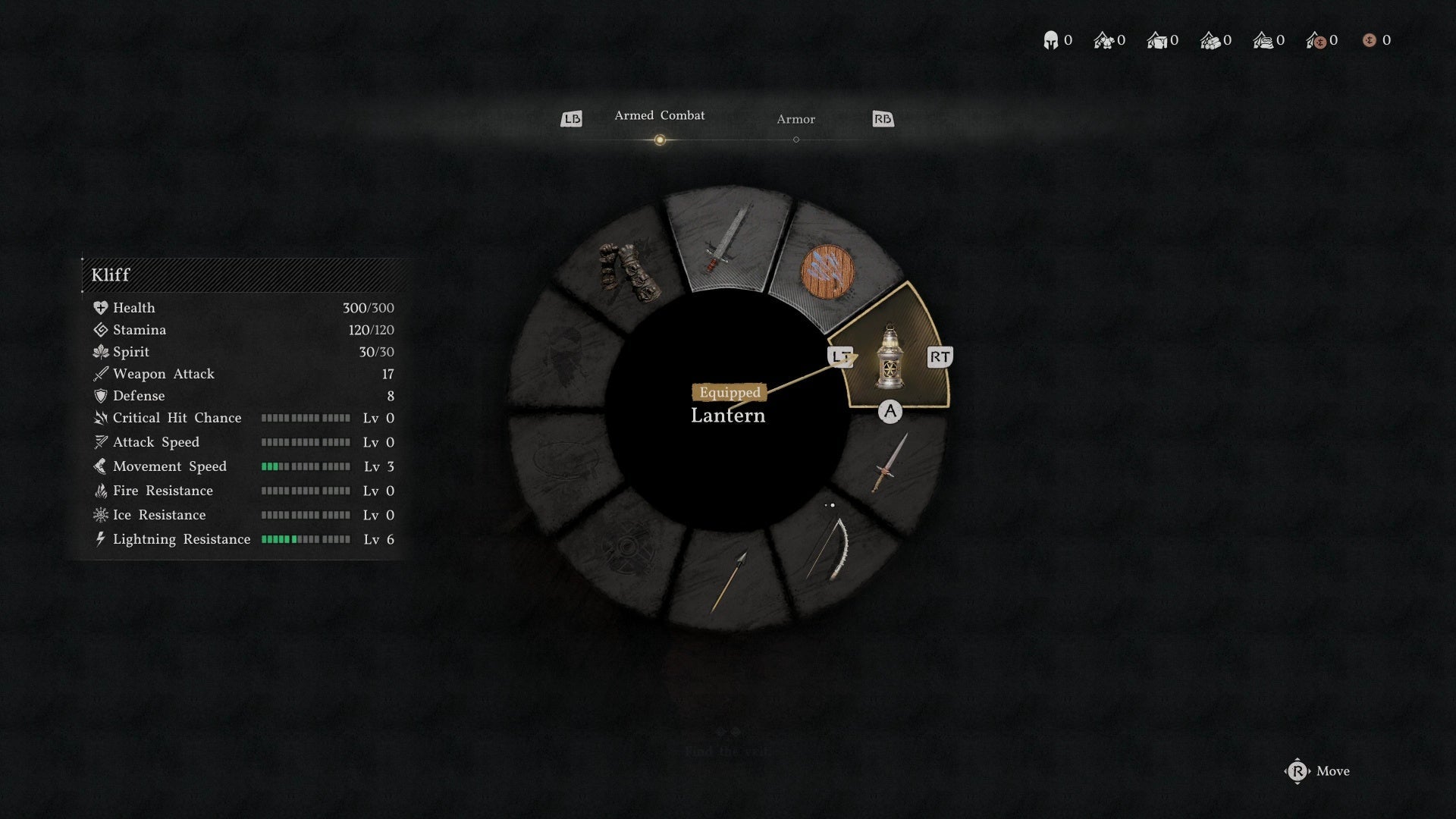Select the bow slot on the wheel
This screenshot has height=819, width=1456.
[828, 548]
